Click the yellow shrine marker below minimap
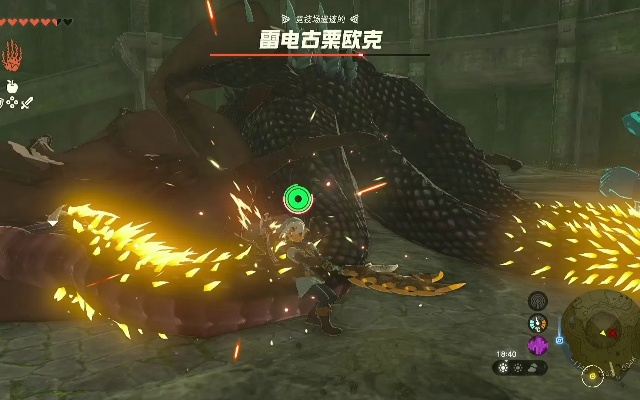The width and height of the screenshot is (640, 400). click(593, 376)
